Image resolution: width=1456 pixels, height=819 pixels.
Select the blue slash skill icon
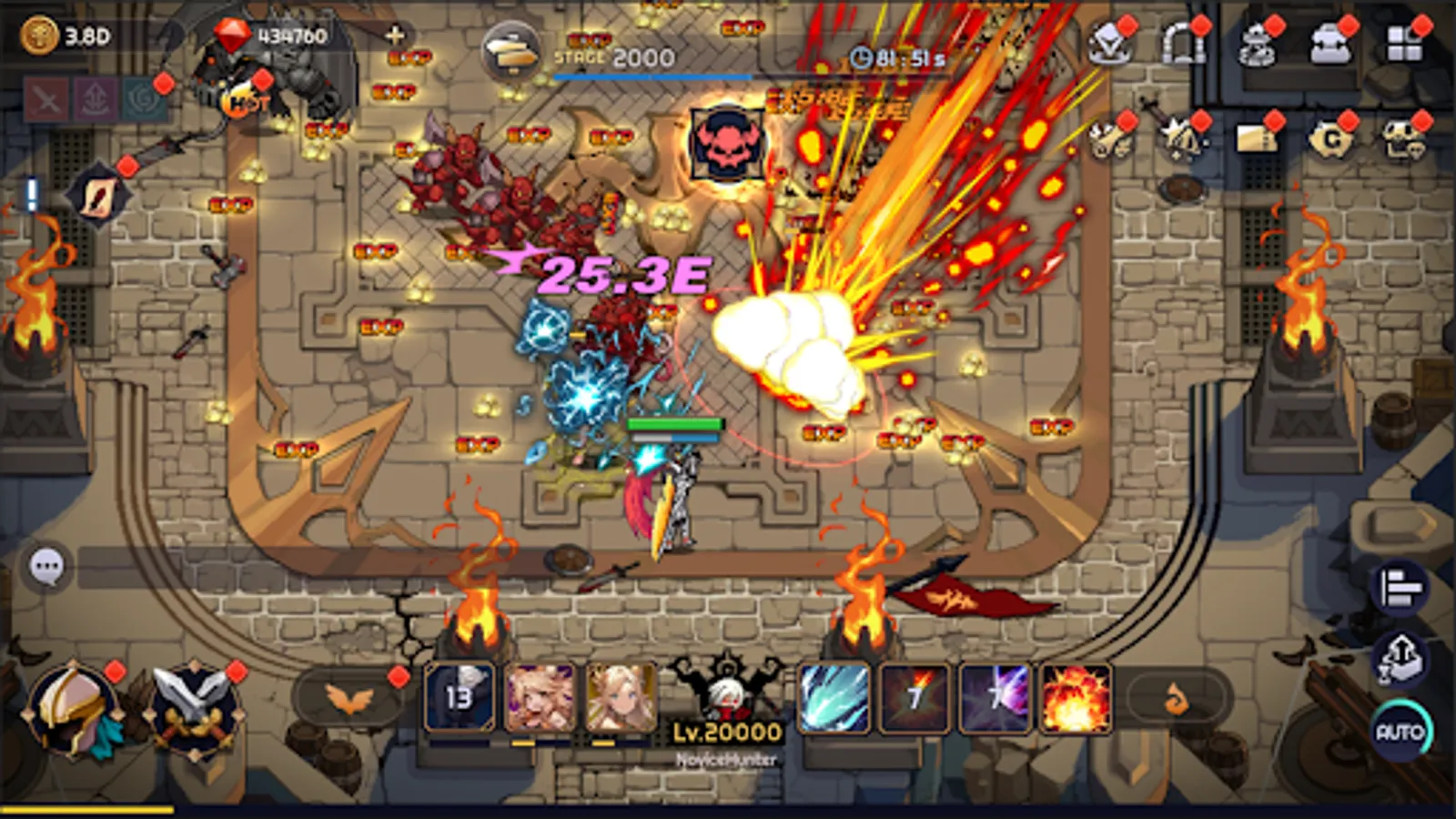(833, 698)
